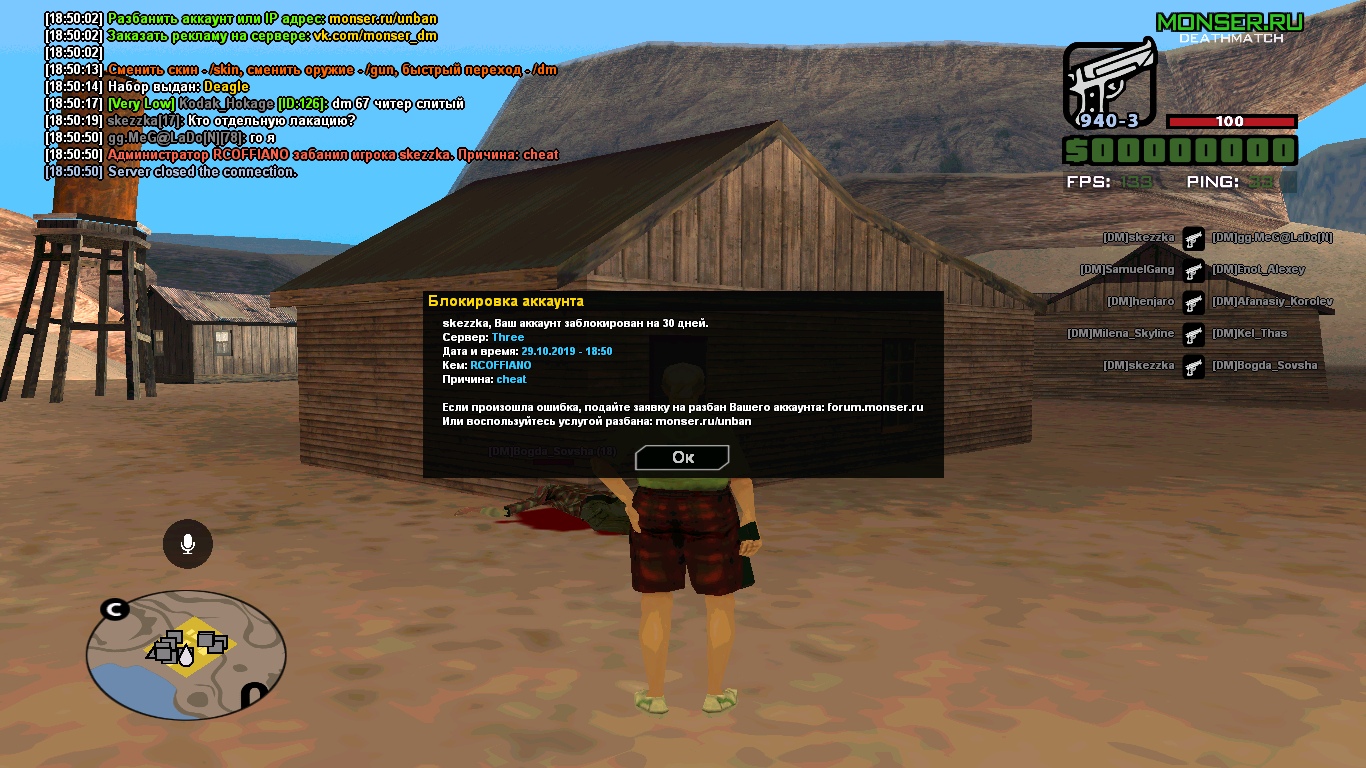Confirm the ban dialog with Ок
Image resolution: width=1366 pixels, height=768 pixels.
[x=682, y=457]
